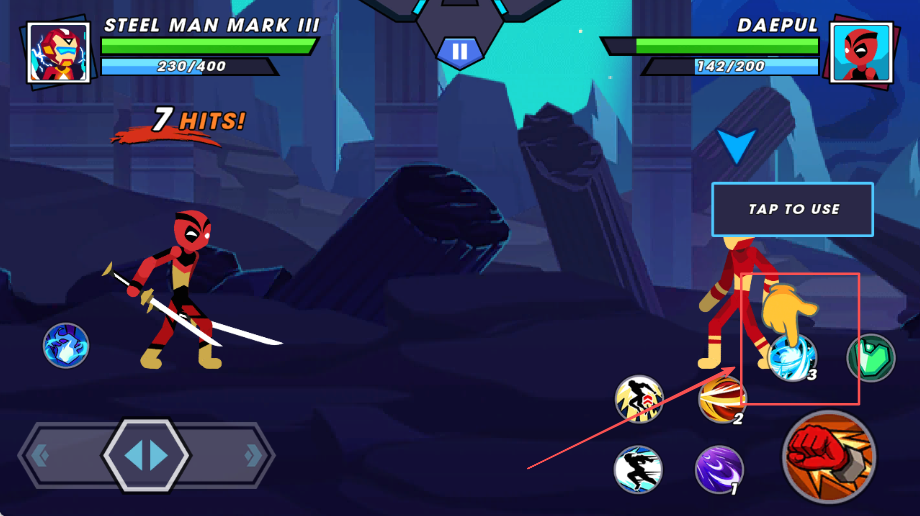
Task: Pause the fight with the pause button
Action: pyautogui.click(x=459, y=51)
